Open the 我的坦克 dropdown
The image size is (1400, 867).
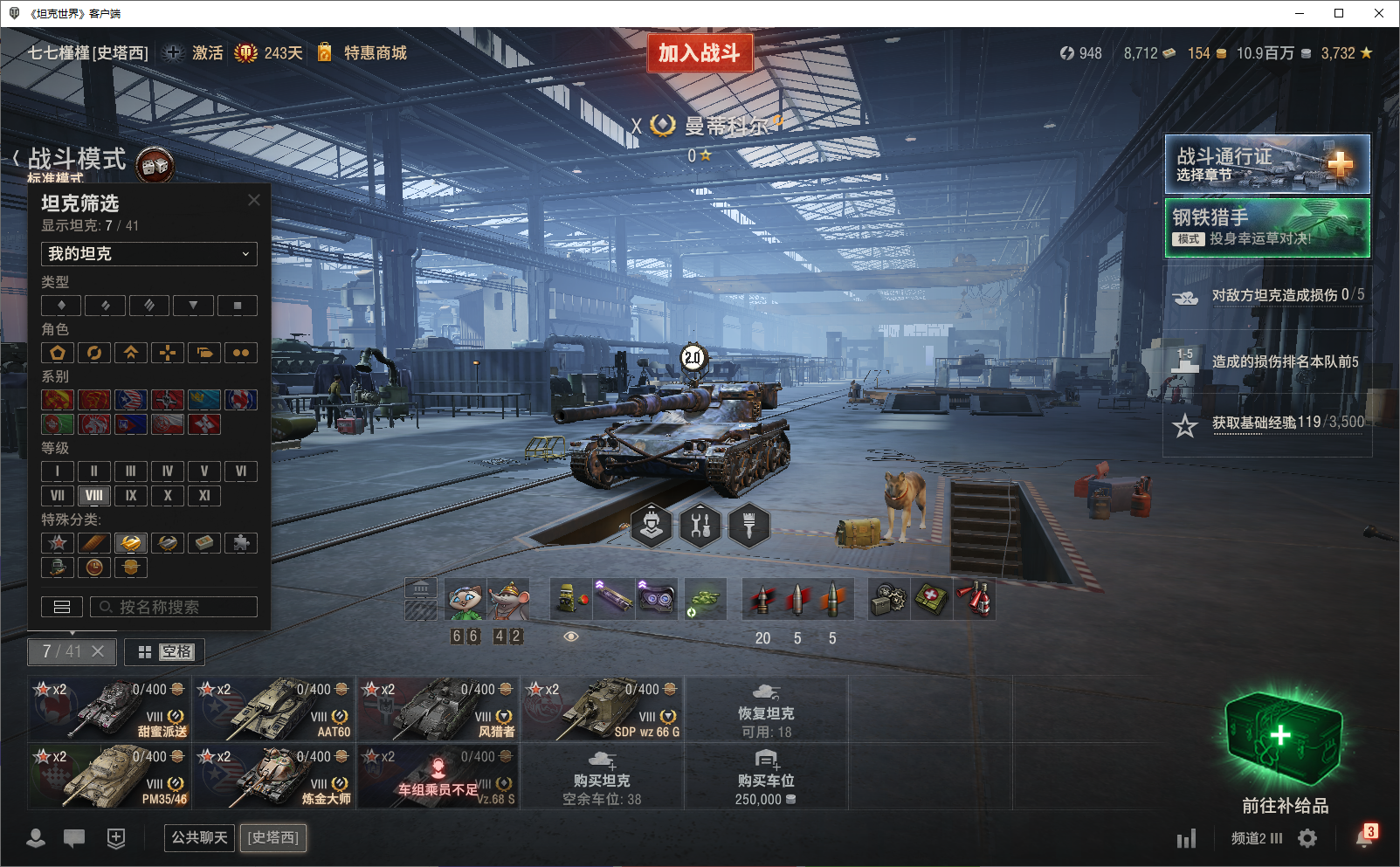tap(148, 254)
